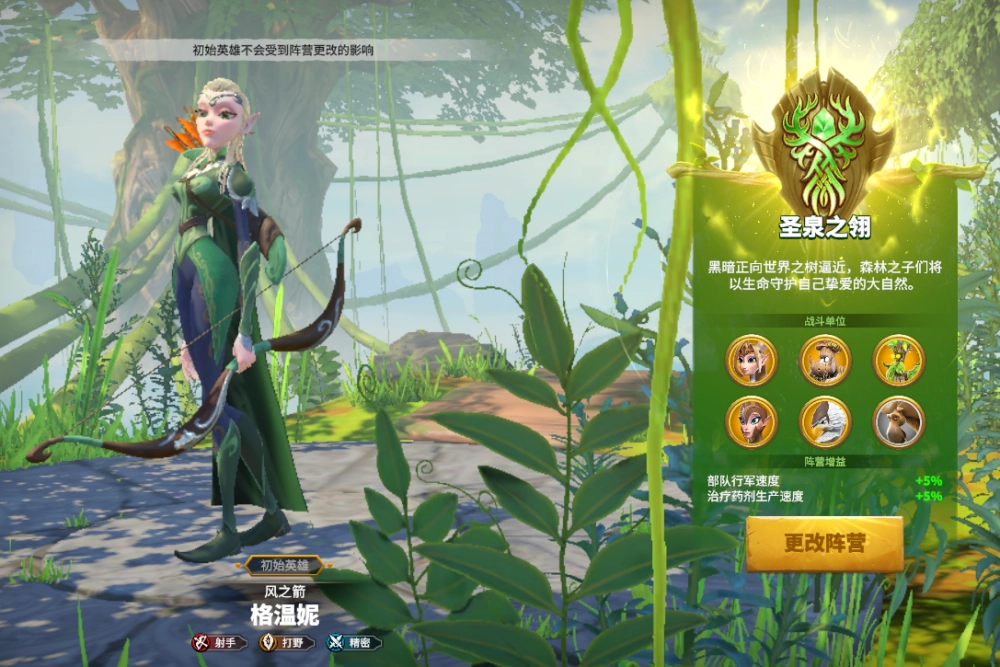The image size is (1000, 667).
Task: Choose the one-eyed tree stump unit icon
Action: coord(824,360)
